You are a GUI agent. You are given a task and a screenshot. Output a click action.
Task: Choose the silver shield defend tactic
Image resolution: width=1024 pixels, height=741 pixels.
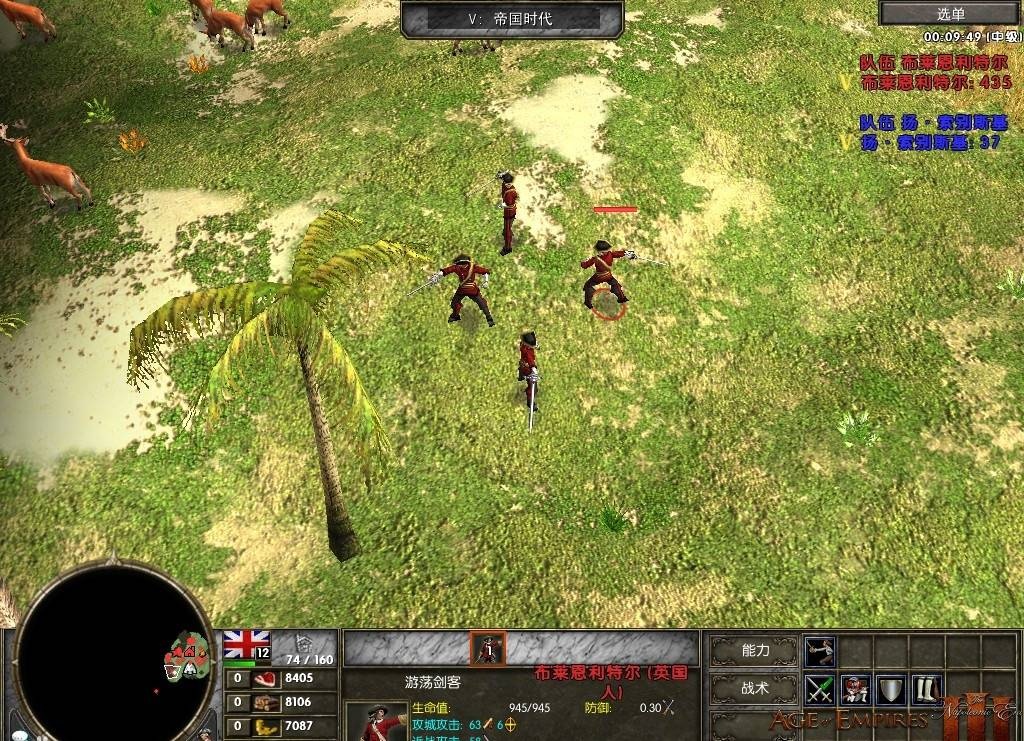click(x=890, y=689)
